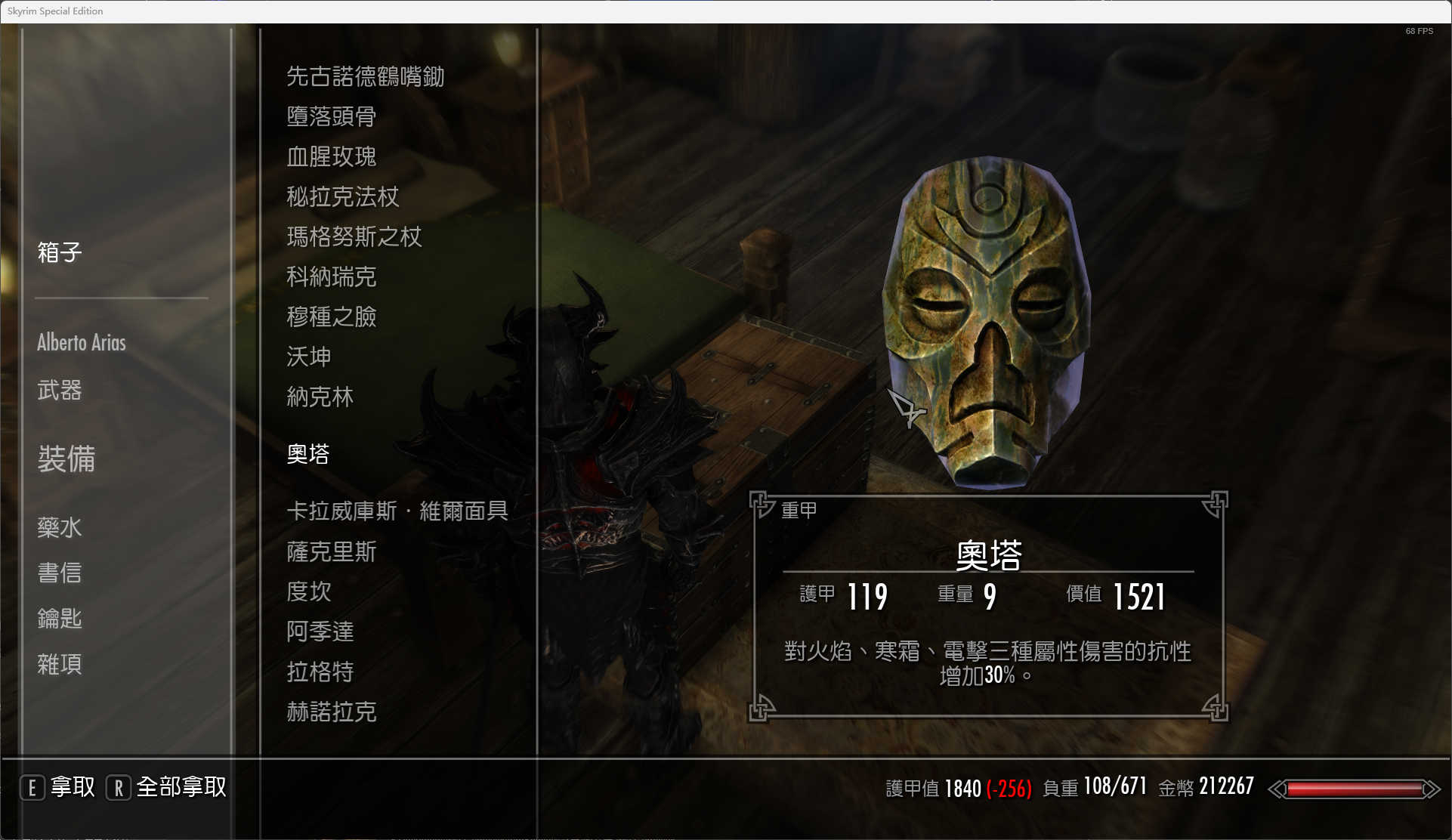Open the 雜項 misc category
The width and height of the screenshot is (1452, 840).
60,665
